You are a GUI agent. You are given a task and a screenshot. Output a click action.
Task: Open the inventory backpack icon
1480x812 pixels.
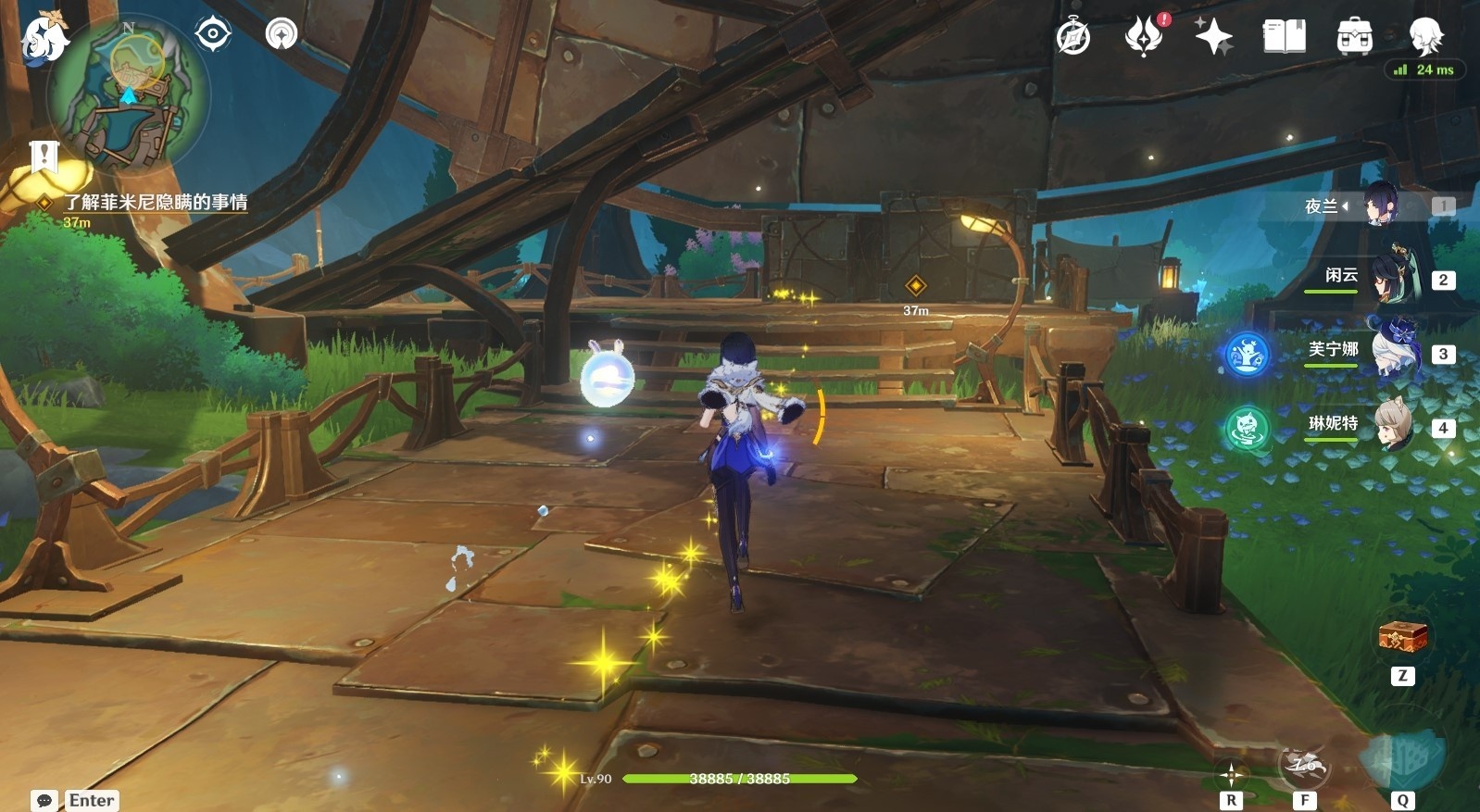1354,37
